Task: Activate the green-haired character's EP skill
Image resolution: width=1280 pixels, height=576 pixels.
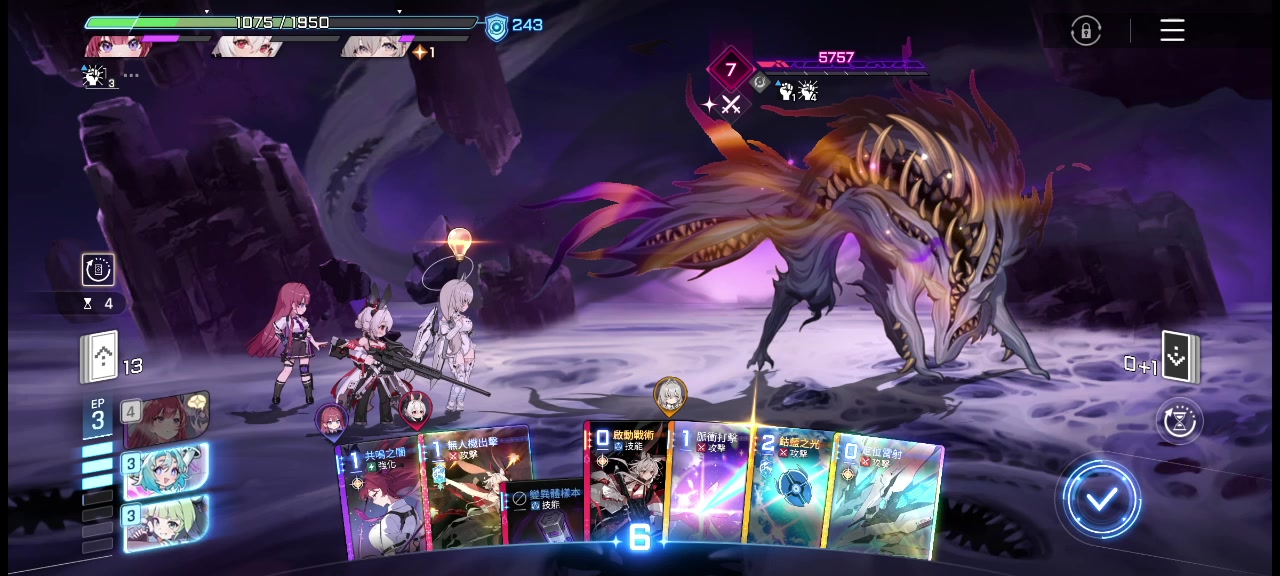Action: coord(165,523)
